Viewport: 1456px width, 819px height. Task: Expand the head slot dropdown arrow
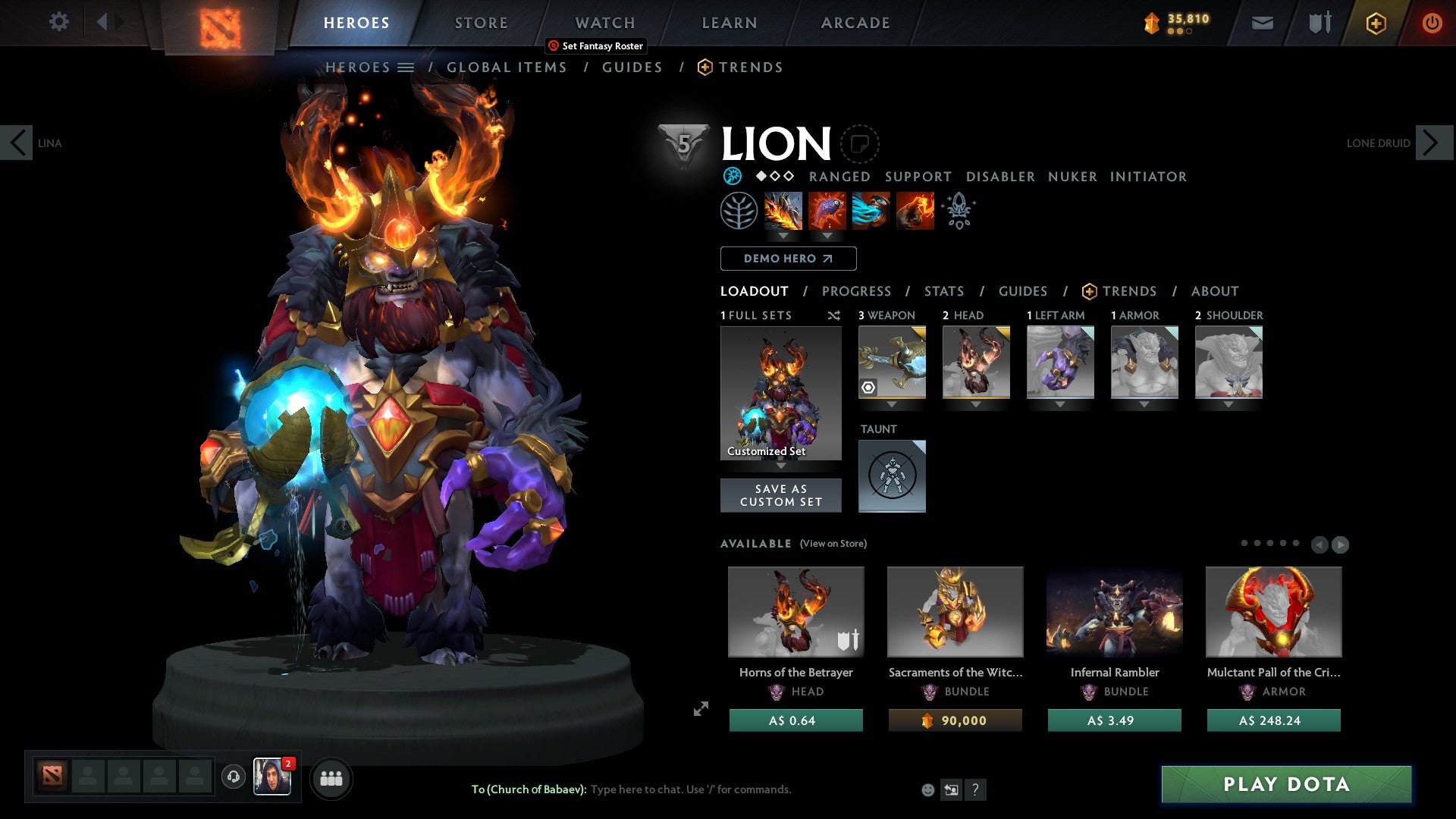coord(976,404)
